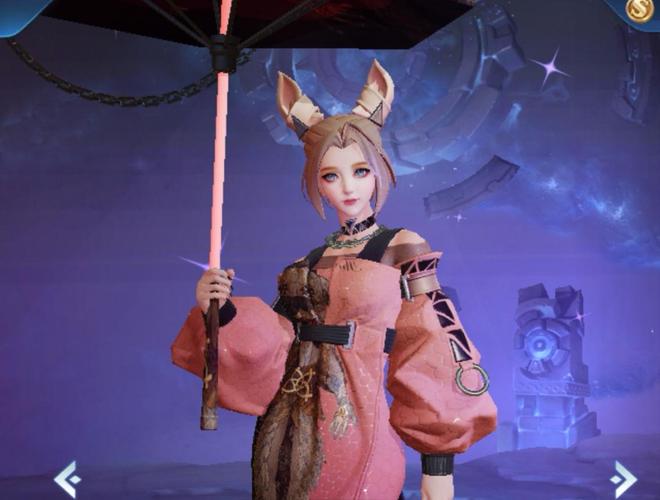
Task: Show the next character with right arrow
Action: point(623,478)
